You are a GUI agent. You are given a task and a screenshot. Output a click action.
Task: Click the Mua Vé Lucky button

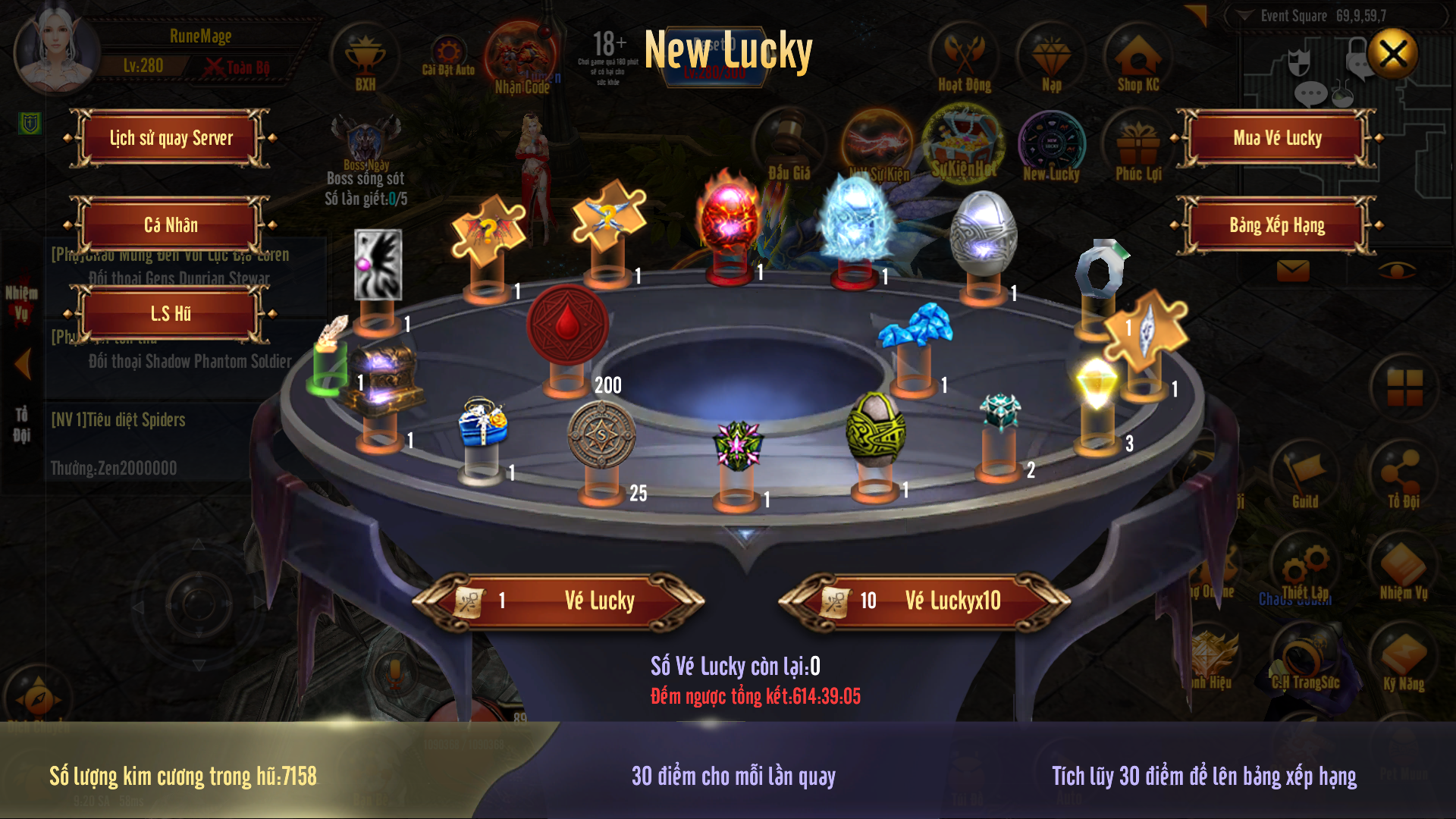coord(1277,138)
